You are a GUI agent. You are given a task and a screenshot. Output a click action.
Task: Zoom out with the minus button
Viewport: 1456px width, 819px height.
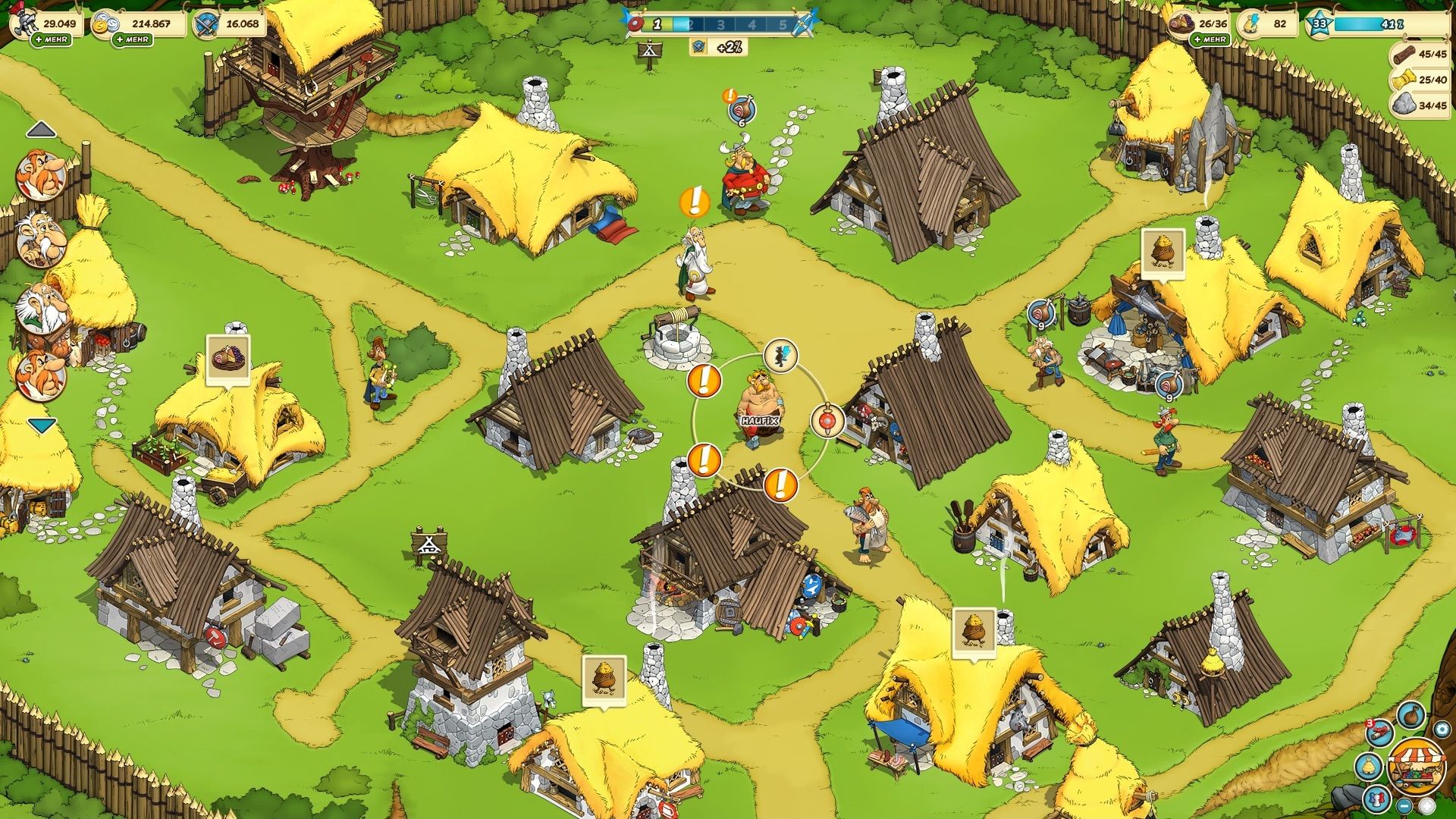(x=1404, y=805)
